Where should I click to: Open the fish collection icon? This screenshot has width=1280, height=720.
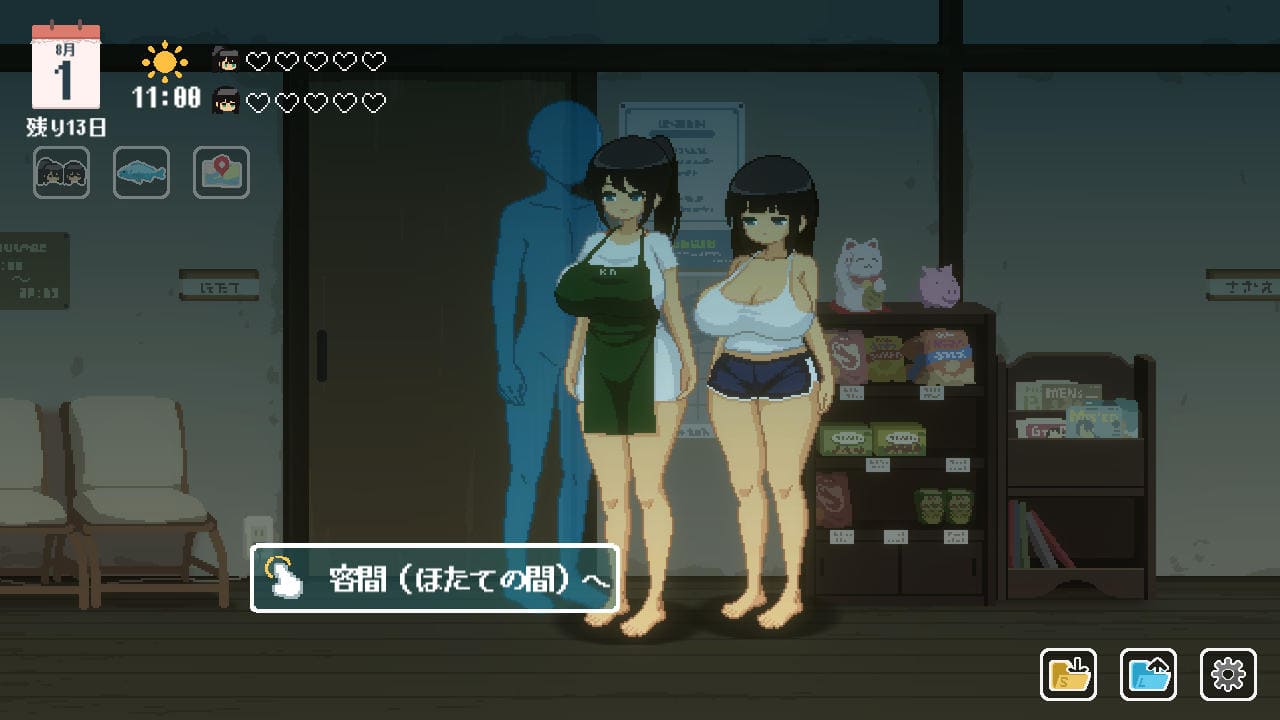tap(141, 173)
